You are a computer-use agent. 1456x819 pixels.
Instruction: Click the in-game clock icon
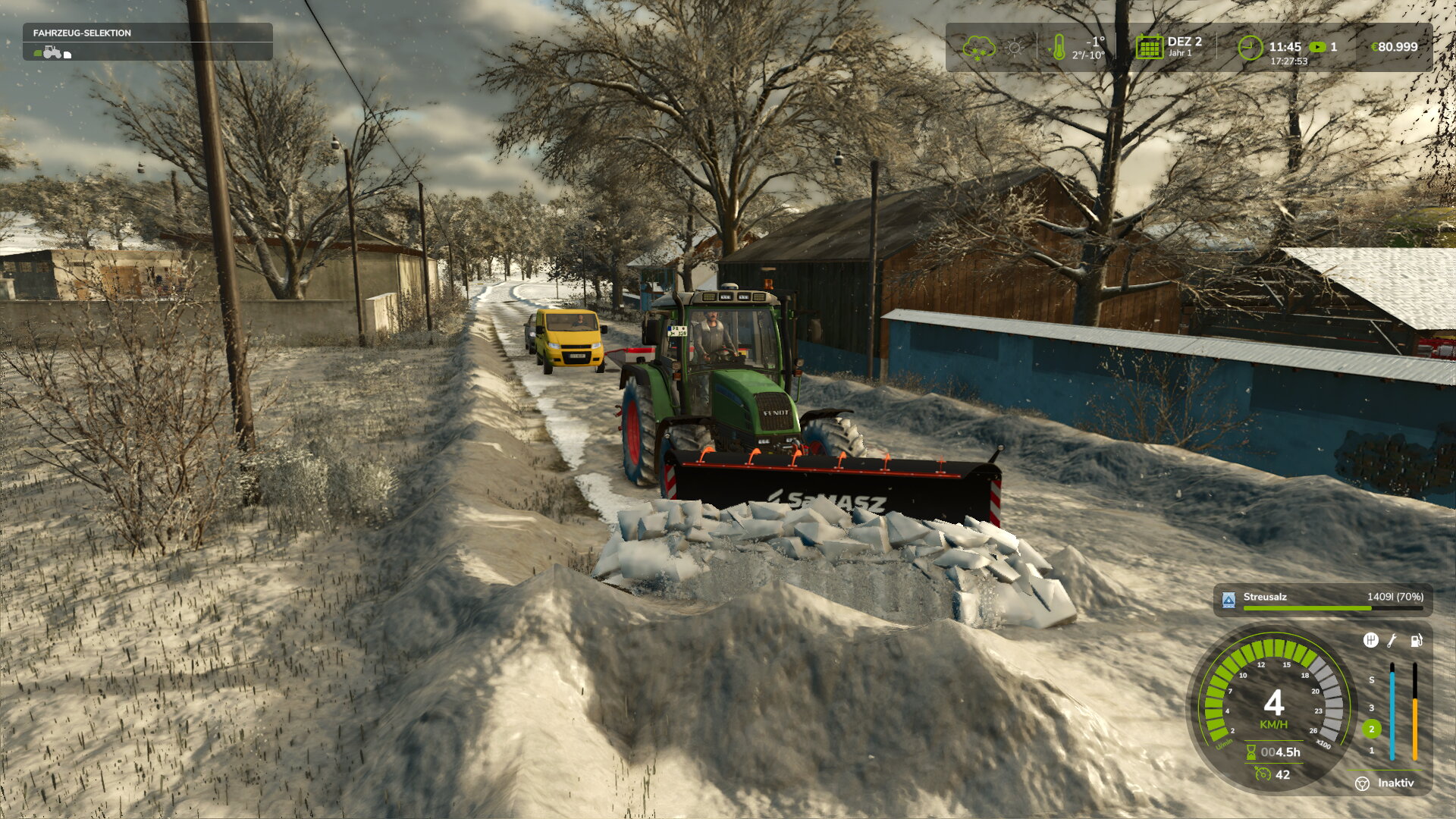1250,49
